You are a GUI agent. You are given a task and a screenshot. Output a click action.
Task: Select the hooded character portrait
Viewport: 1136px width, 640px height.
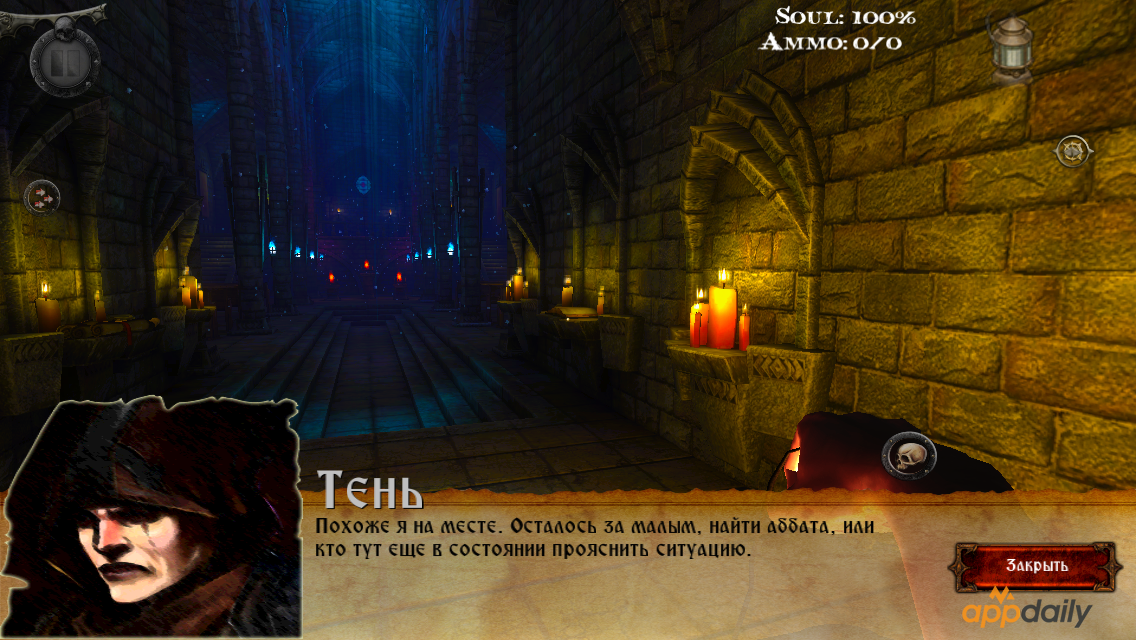[x=150, y=517]
